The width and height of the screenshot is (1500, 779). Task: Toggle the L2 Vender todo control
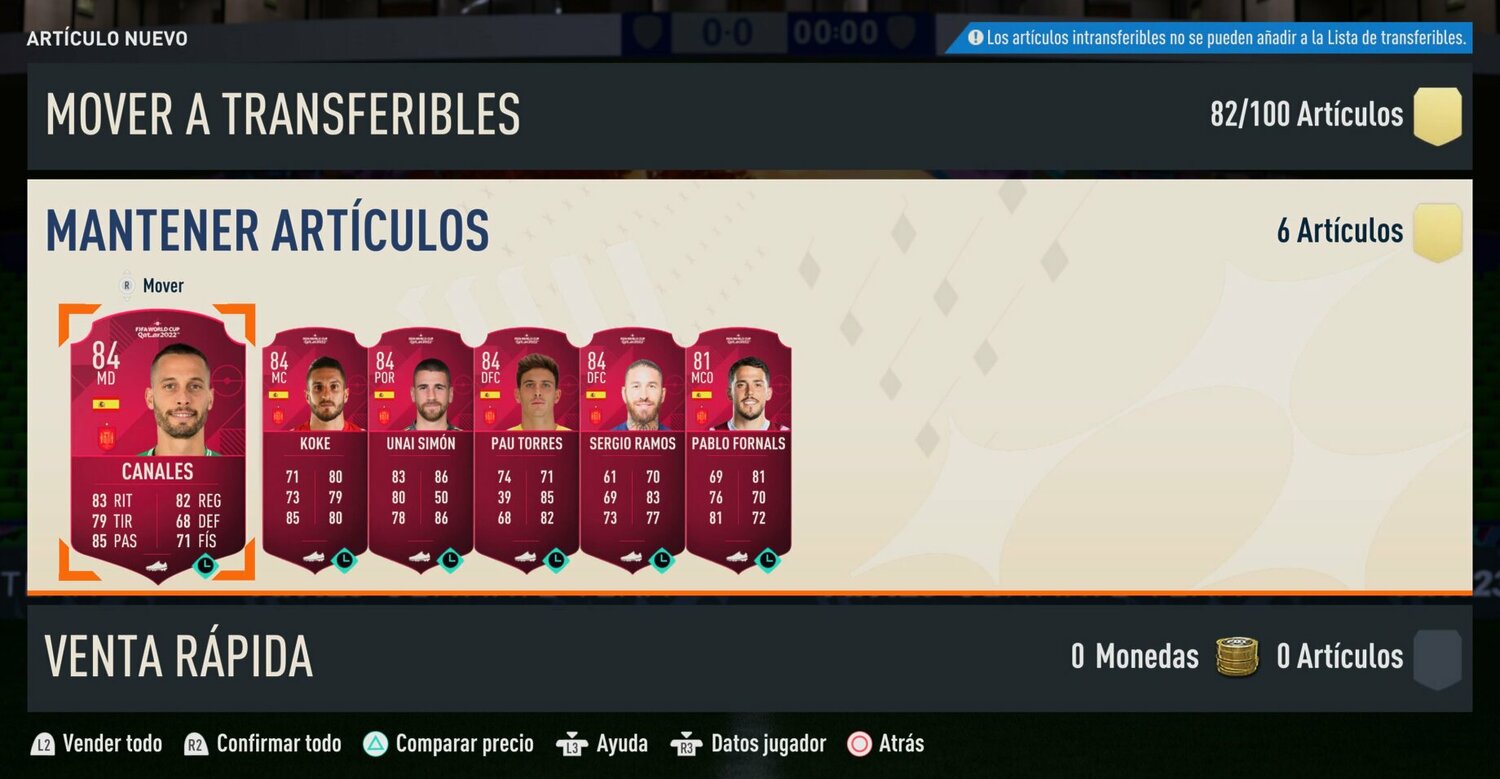(95, 743)
